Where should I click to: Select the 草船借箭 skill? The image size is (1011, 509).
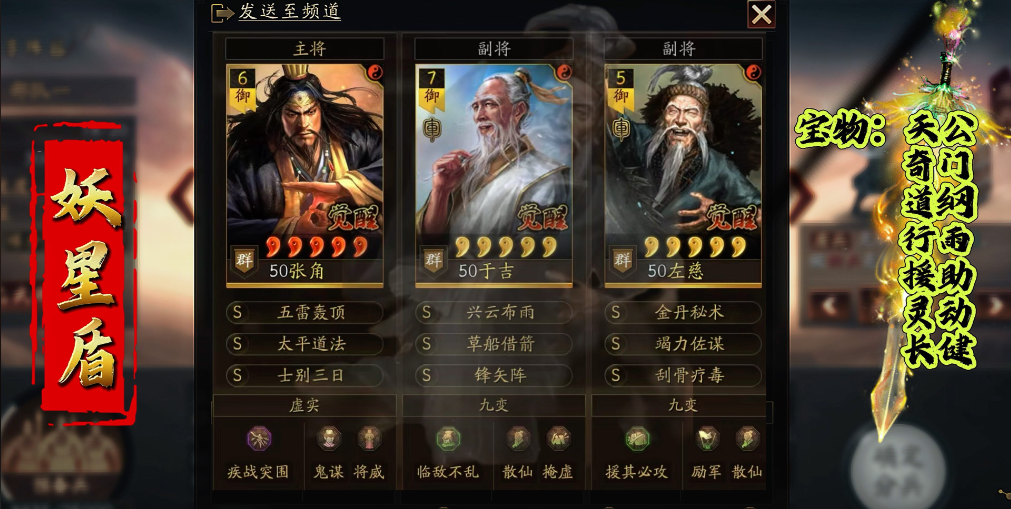(x=495, y=344)
